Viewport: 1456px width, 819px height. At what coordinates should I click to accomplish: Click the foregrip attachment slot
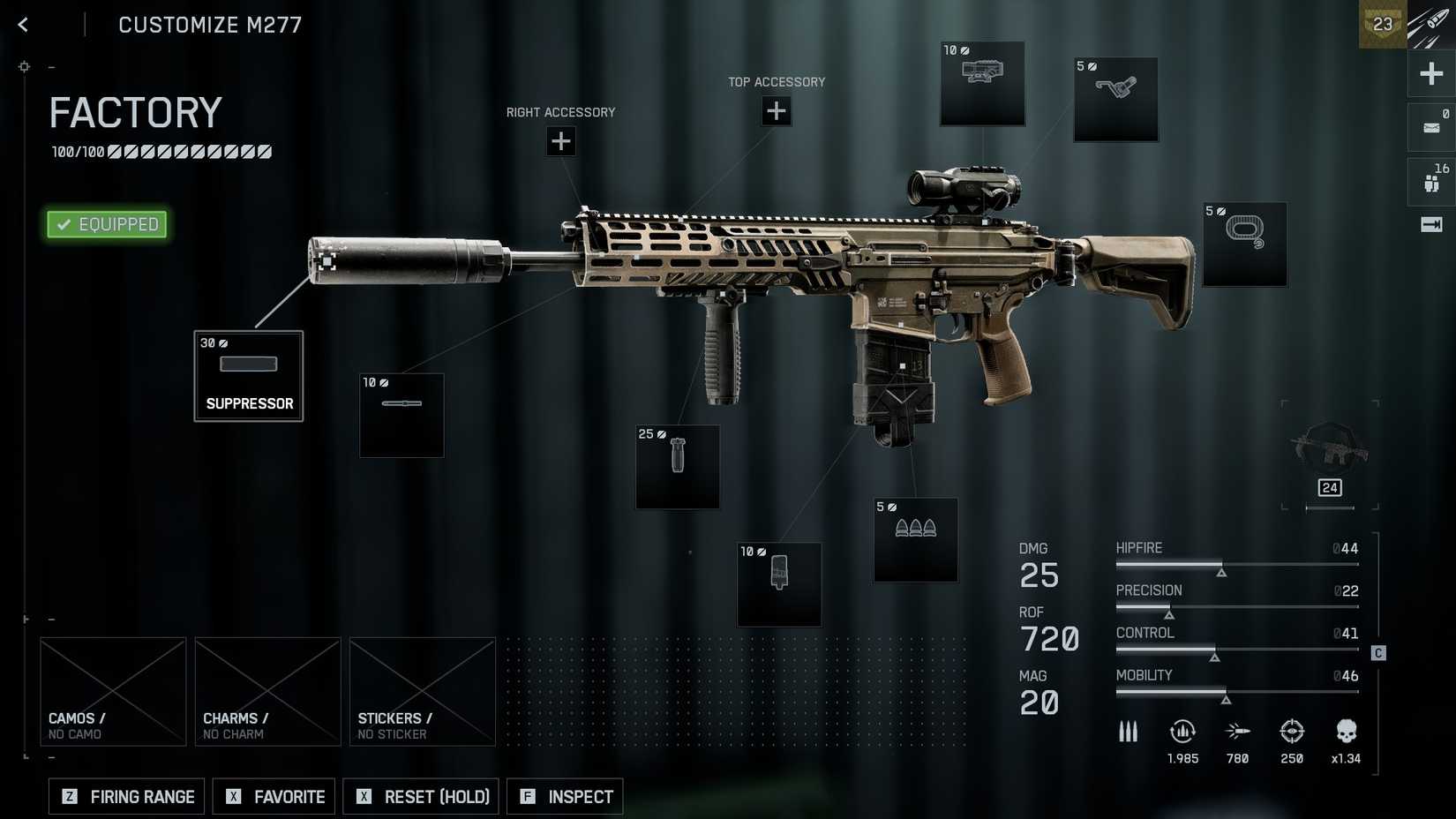coord(677,467)
